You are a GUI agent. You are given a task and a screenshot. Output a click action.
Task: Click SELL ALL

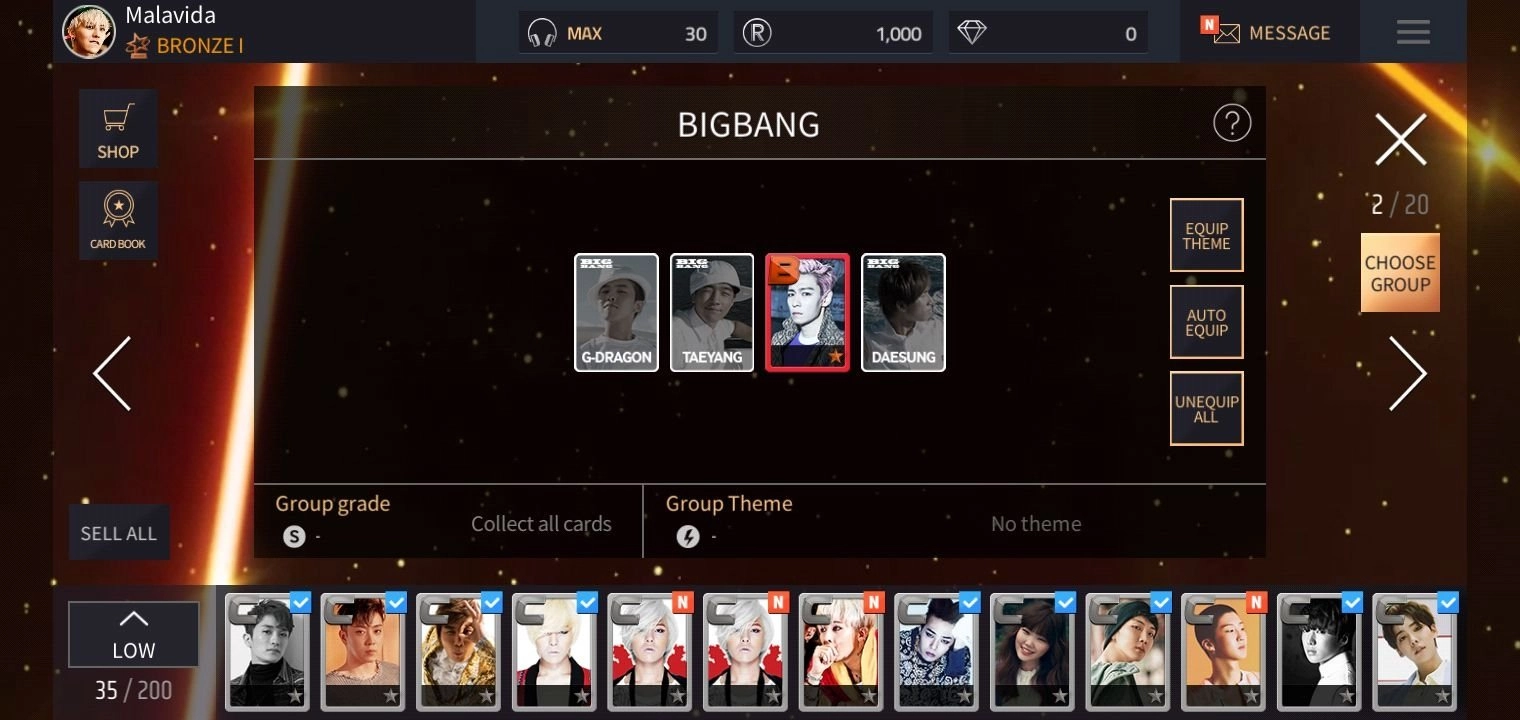coord(118,532)
